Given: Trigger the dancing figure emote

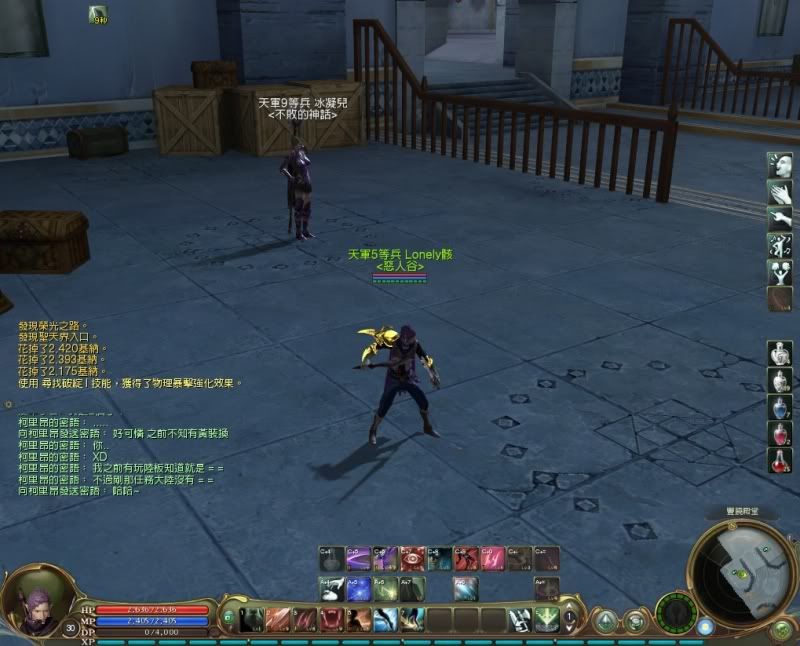Looking at the screenshot, I should pos(780,244).
